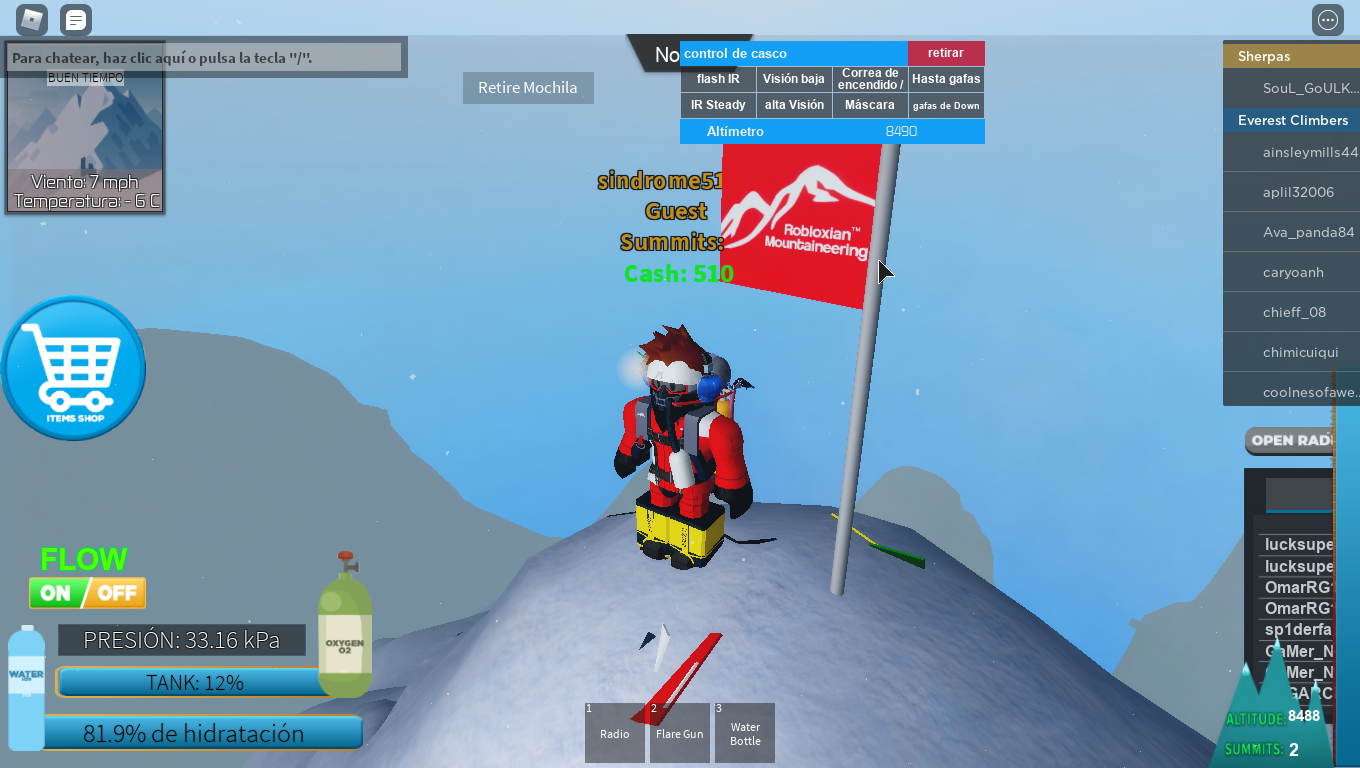Toggle the oxygen FLOW ON/OFF switch

(87, 592)
